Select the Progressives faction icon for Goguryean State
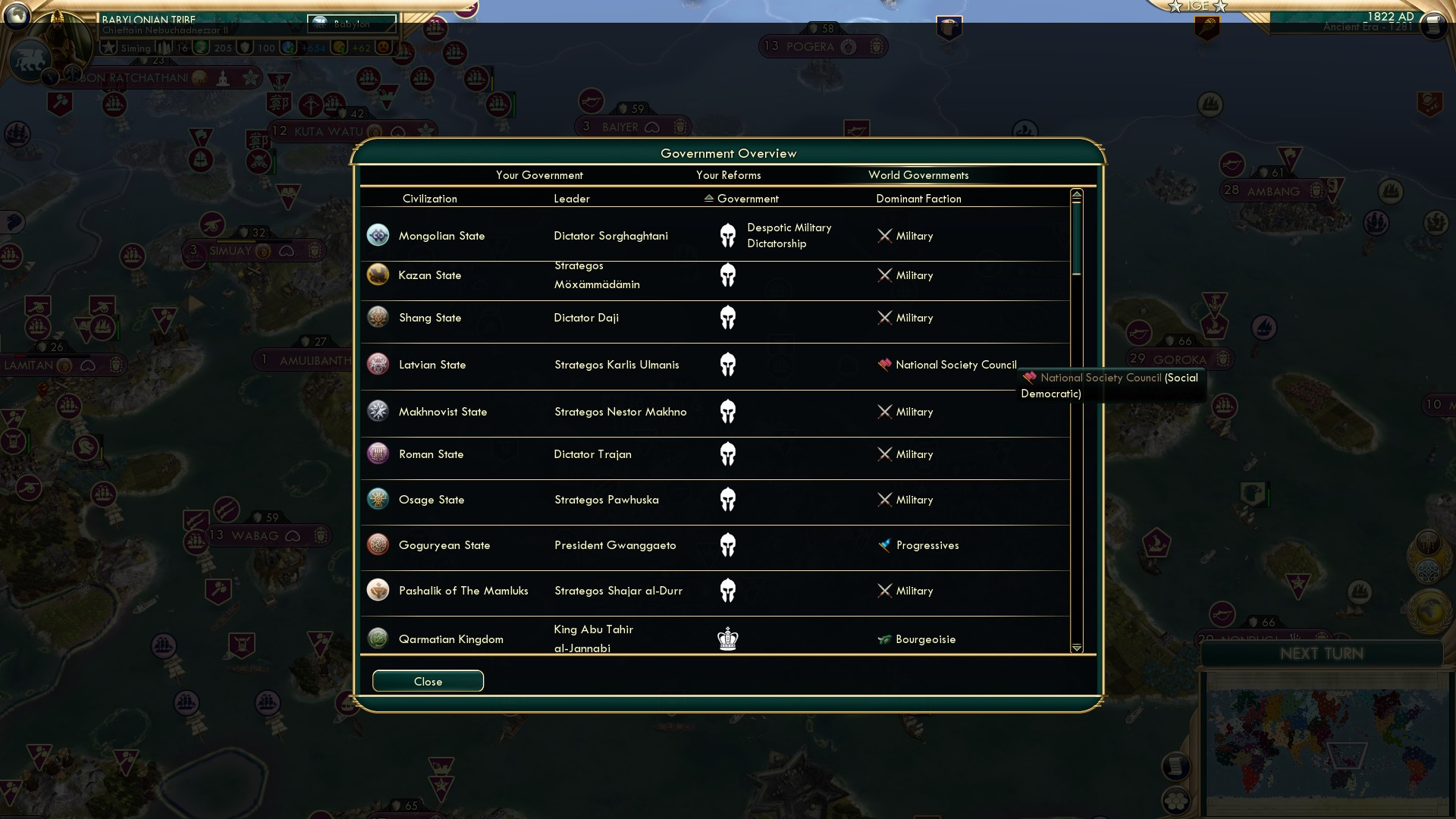1456x819 pixels. tap(886, 545)
